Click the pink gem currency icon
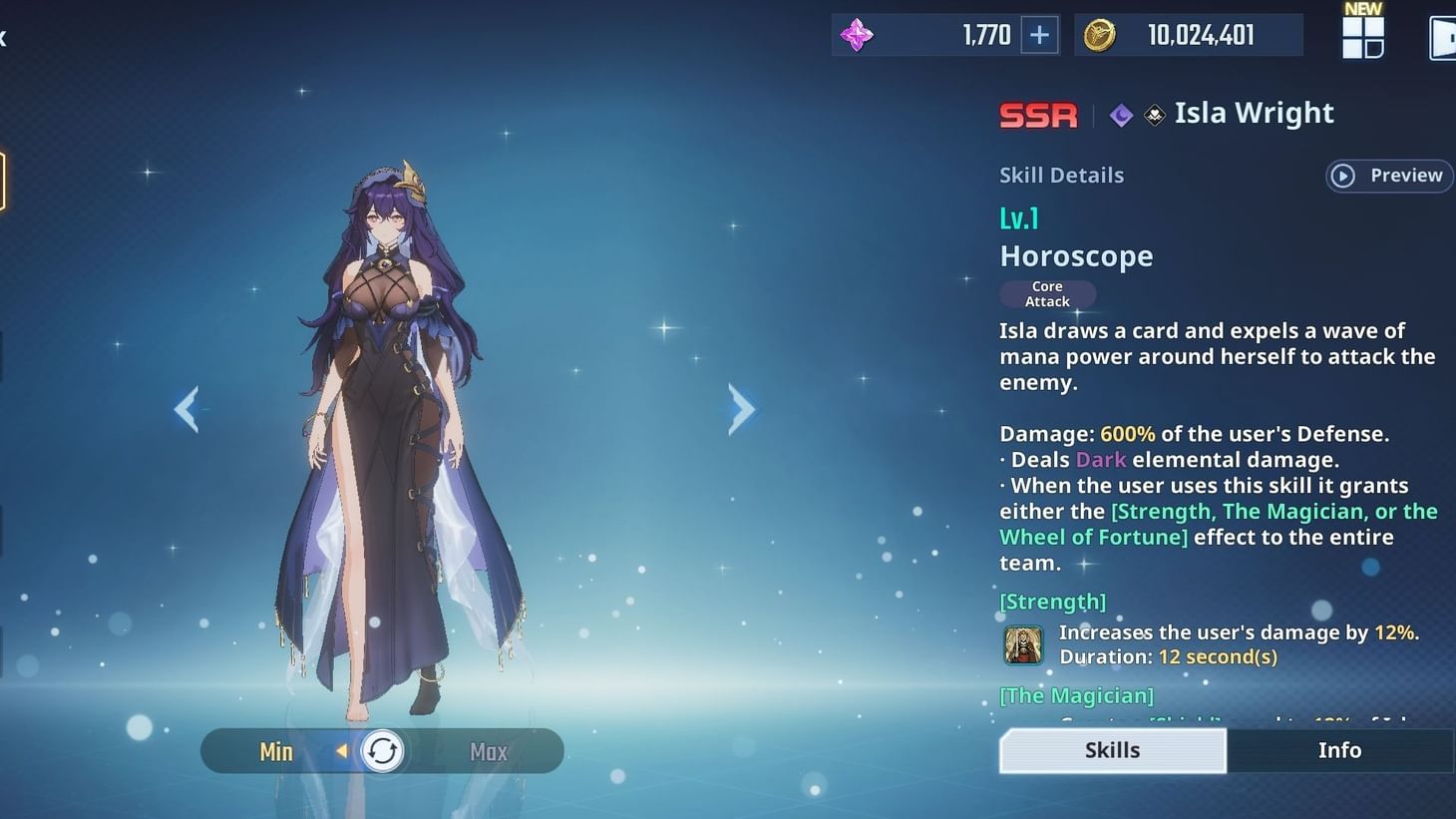 856,35
